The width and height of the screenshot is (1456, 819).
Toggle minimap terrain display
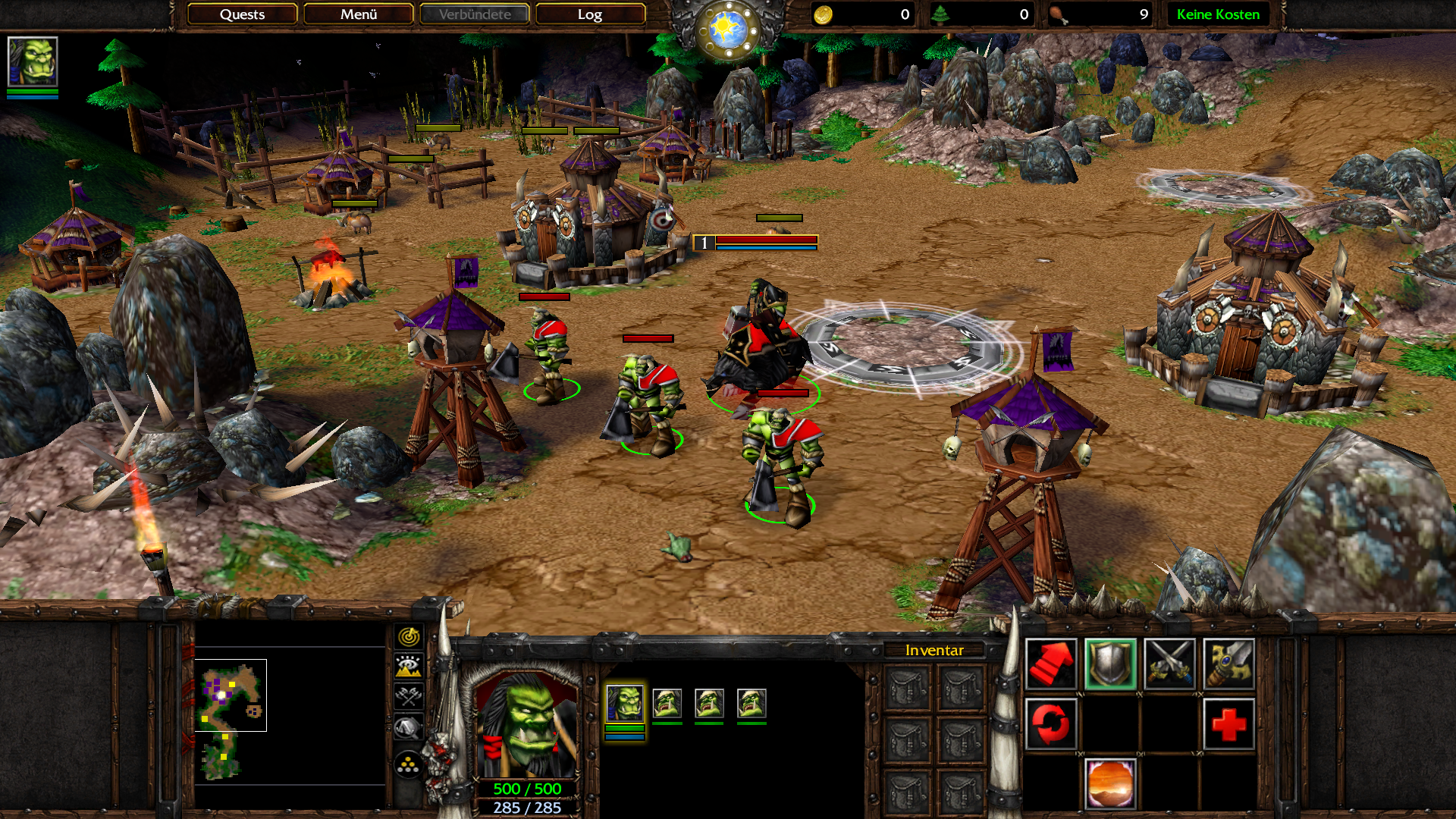tap(409, 667)
